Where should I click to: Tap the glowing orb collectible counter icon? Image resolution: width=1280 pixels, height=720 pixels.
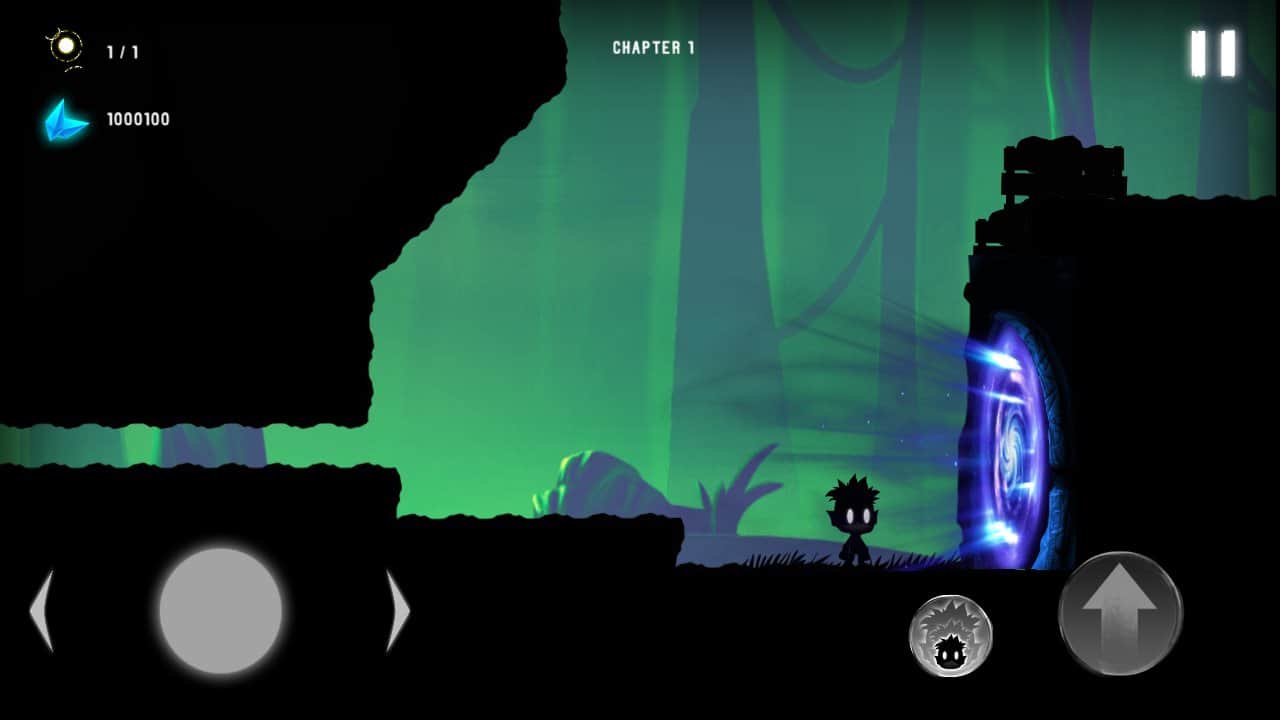pyautogui.click(x=64, y=45)
